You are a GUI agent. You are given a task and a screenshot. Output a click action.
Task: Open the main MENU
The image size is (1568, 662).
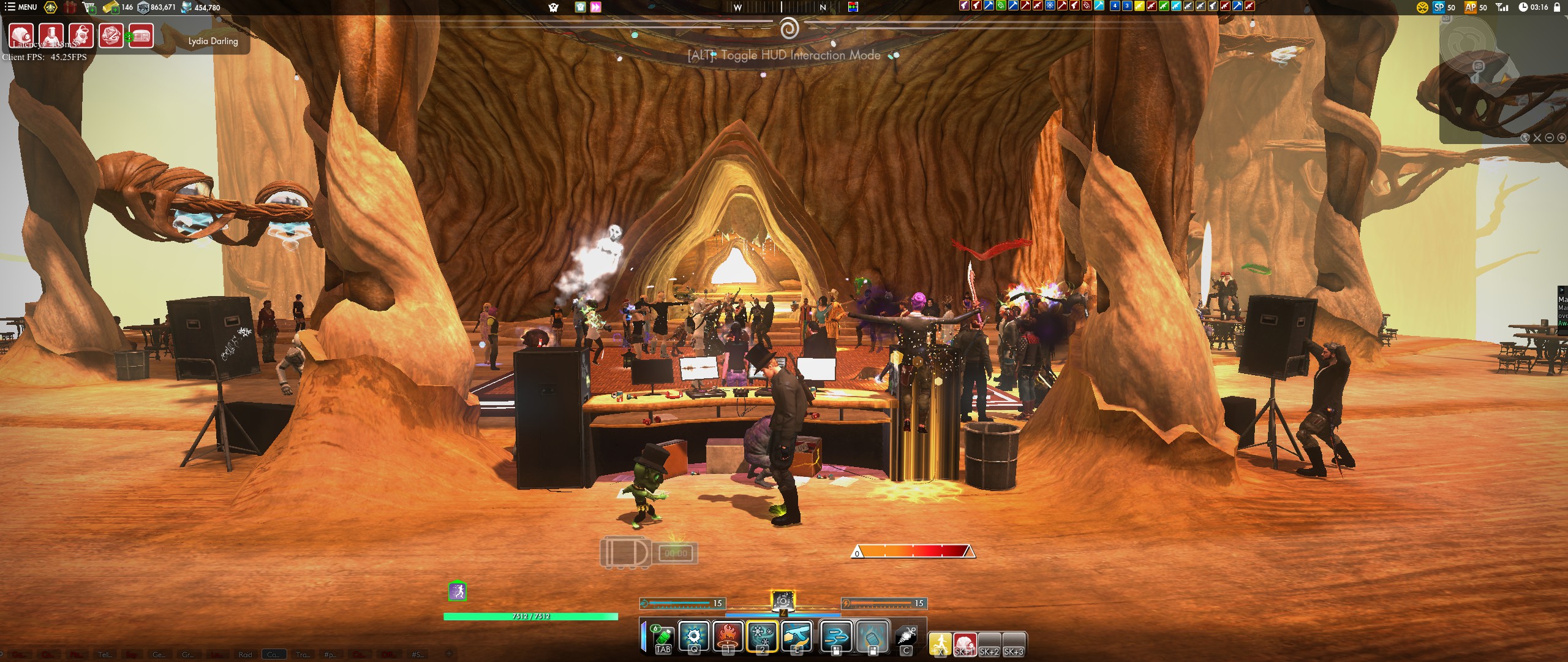(x=21, y=7)
